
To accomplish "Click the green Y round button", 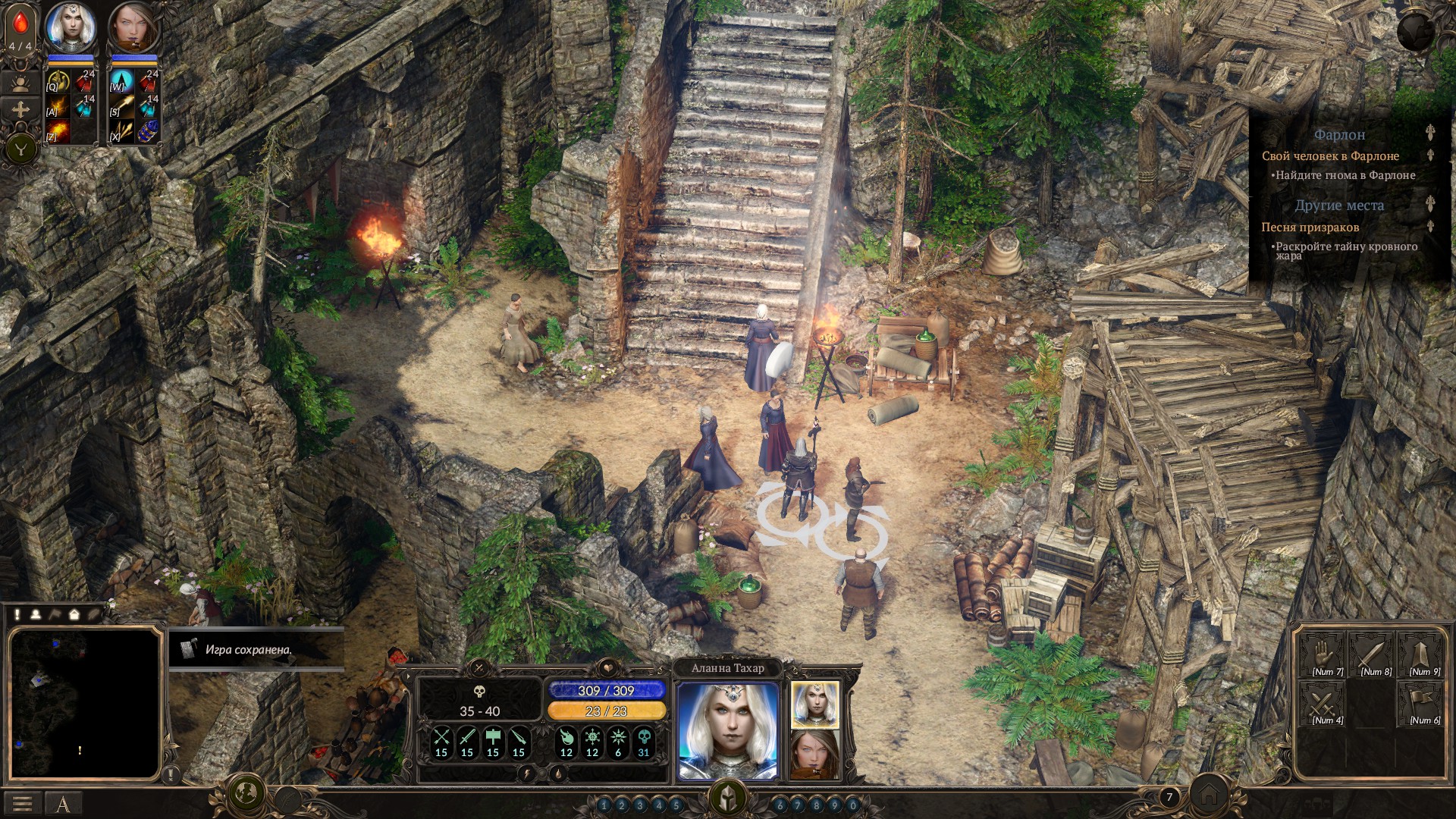I will (x=21, y=149).
